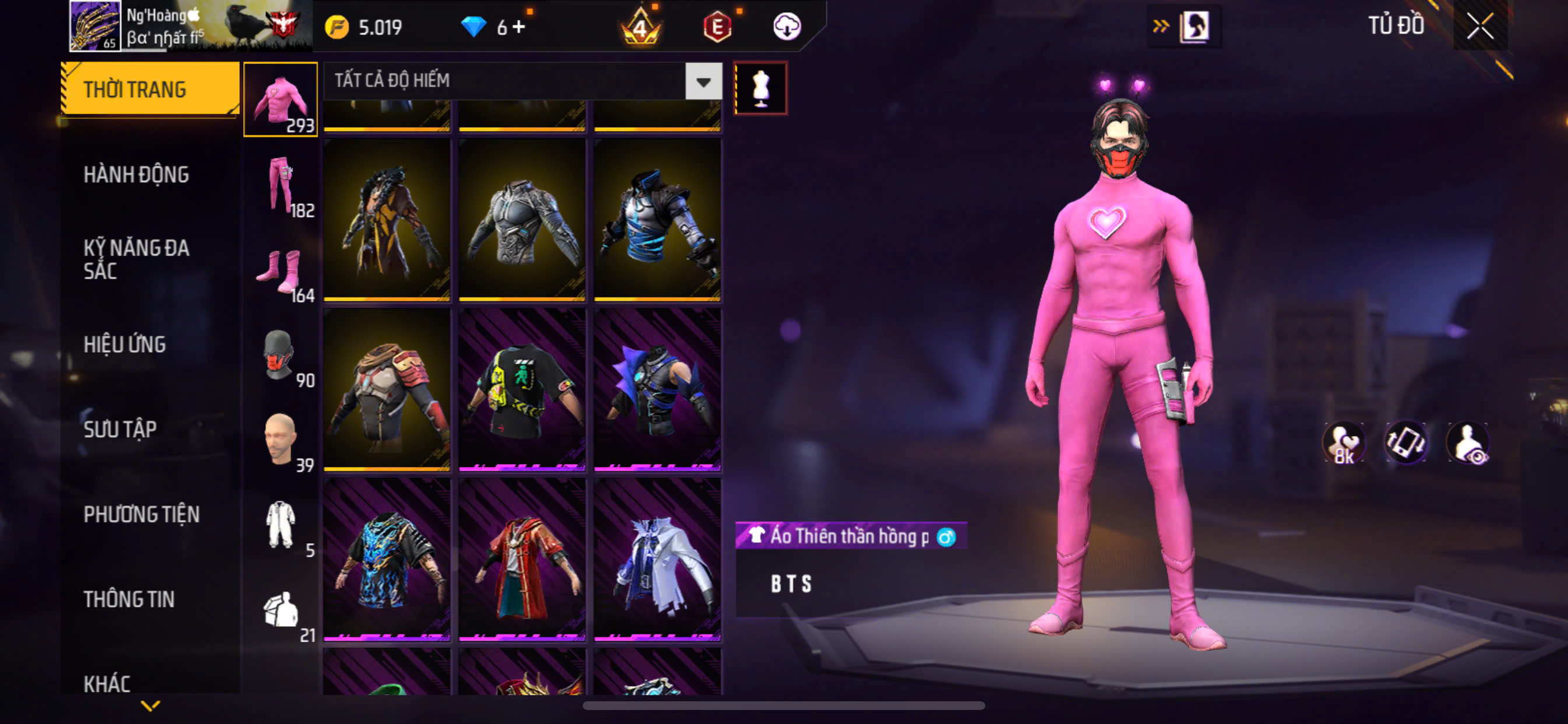Viewport: 1568px width, 724px height.
Task: Select the HIỆU ỨNG category
Action: (x=125, y=345)
